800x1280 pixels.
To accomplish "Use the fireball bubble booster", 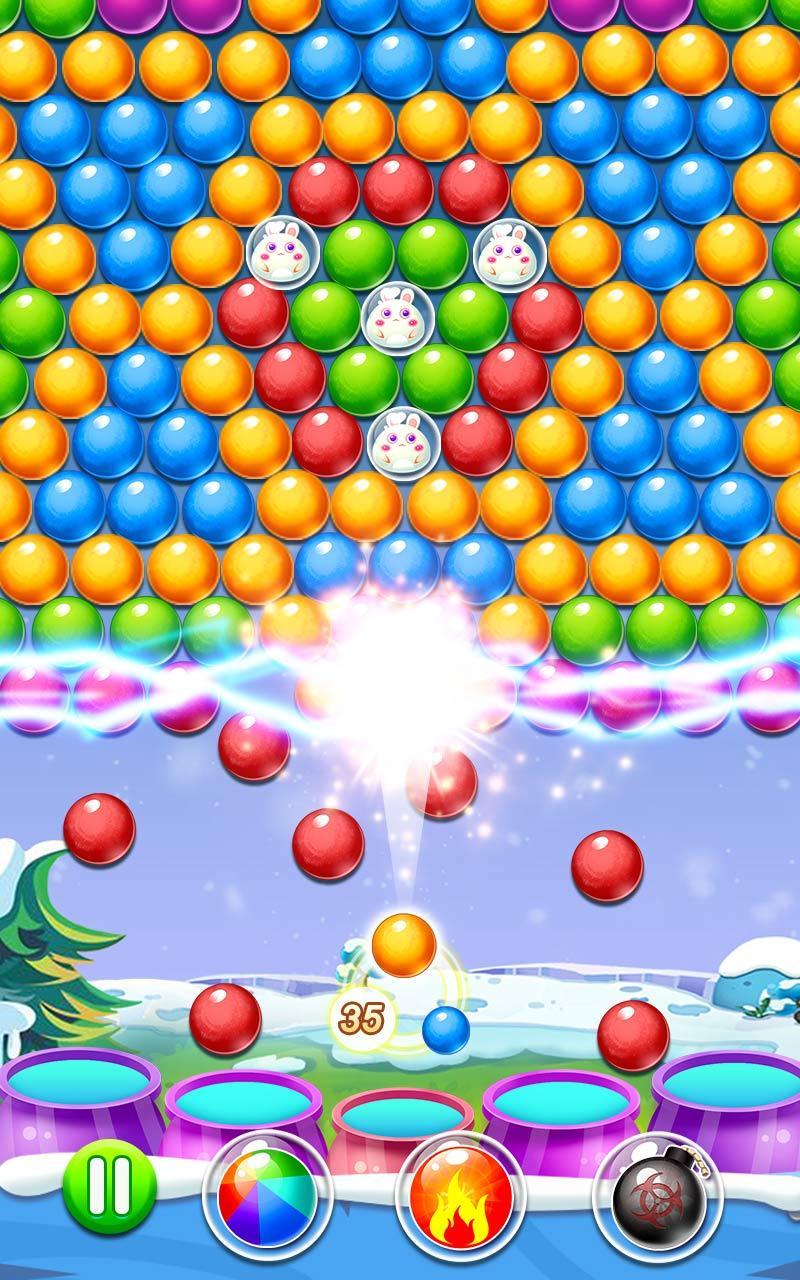I will click(461, 1195).
